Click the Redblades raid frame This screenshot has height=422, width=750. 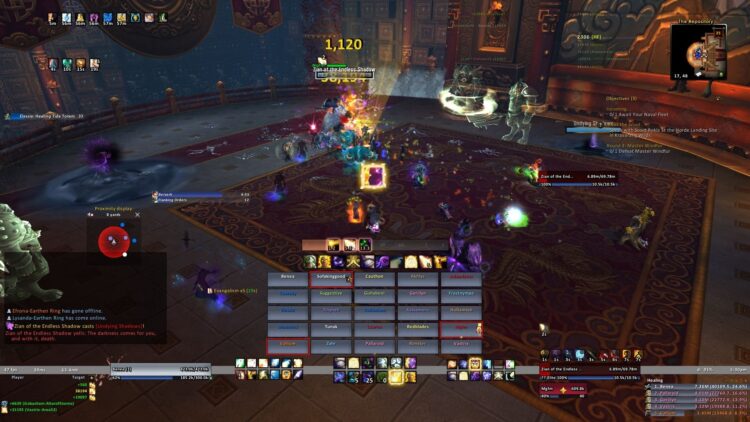point(417,327)
